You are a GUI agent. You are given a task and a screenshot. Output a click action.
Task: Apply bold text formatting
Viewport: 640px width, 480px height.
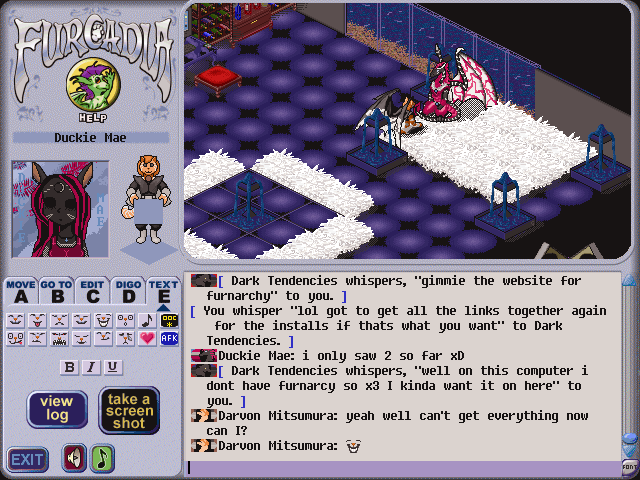[69, 367]
